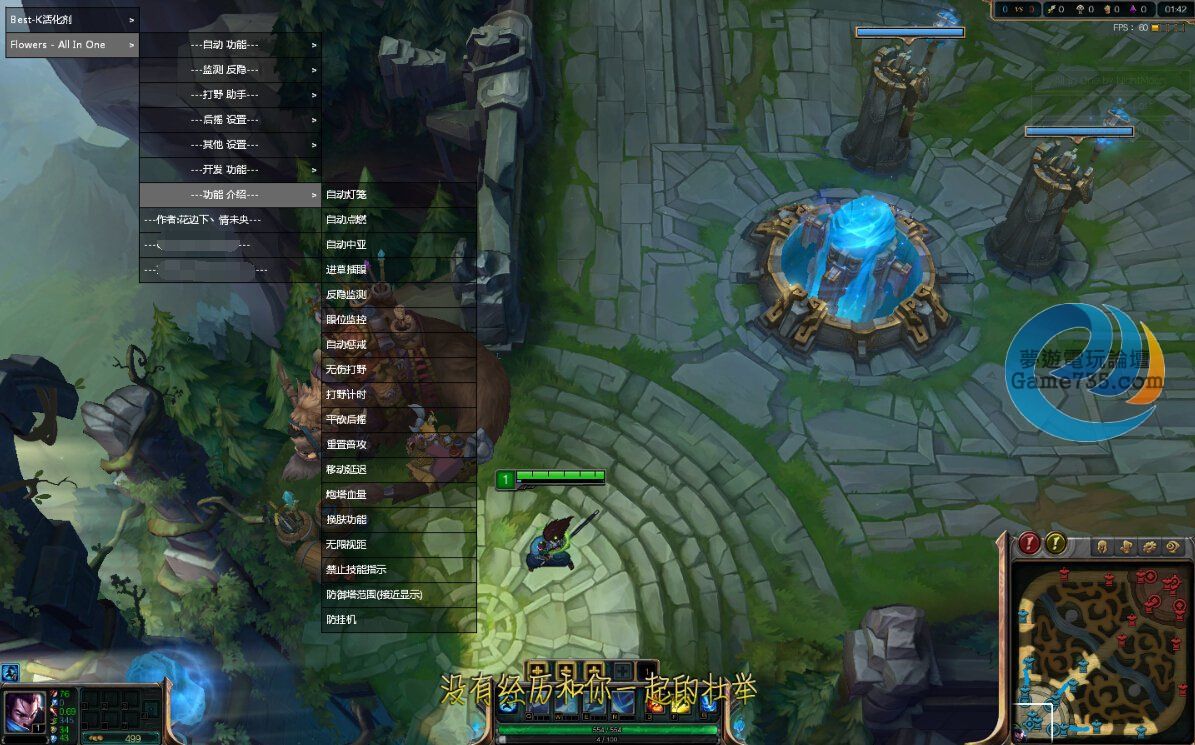Select the Flowers - All In One entry

72,45
